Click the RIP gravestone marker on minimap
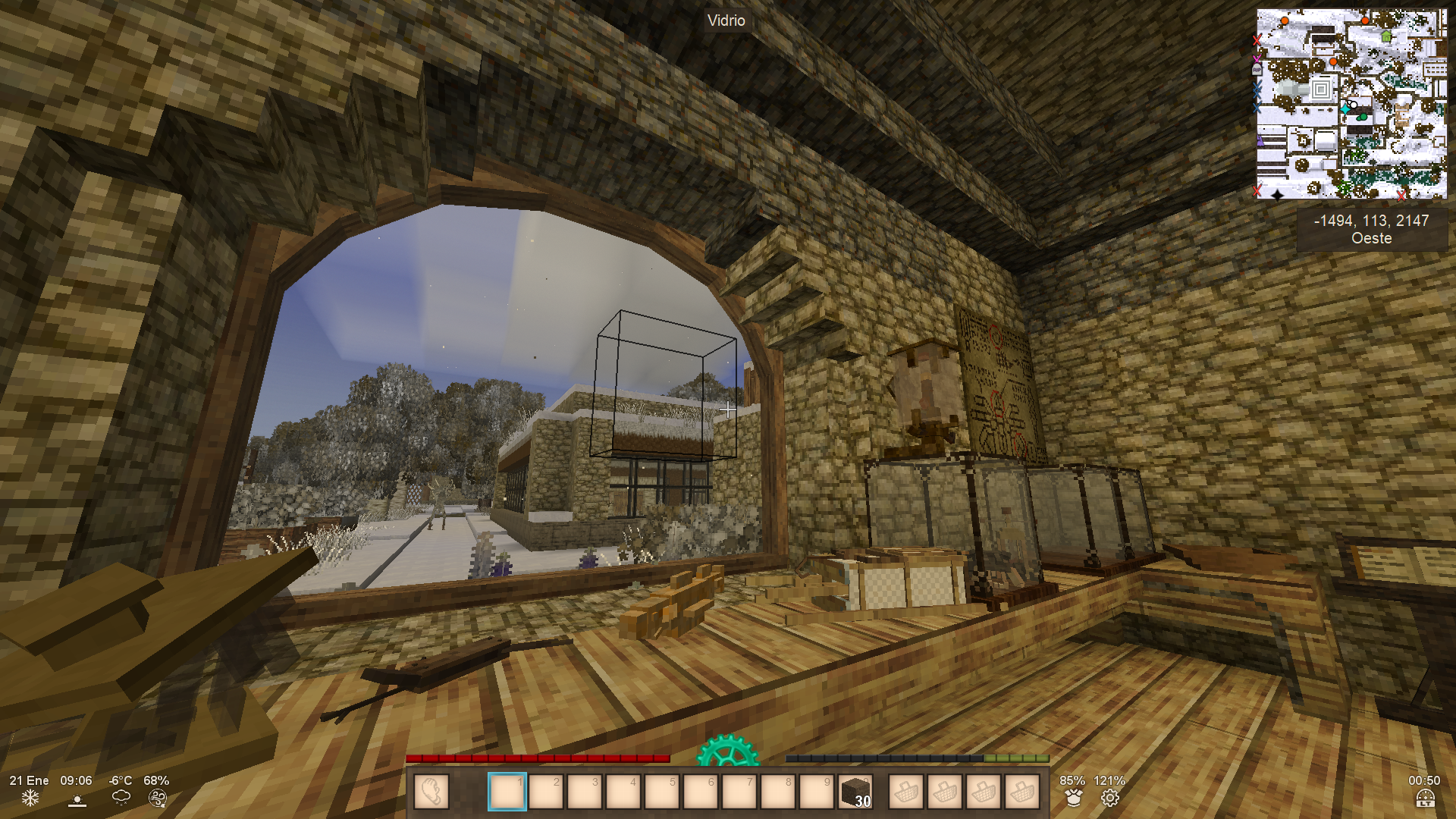This screenshot has width=1456, height=819. coord(1257,70)
